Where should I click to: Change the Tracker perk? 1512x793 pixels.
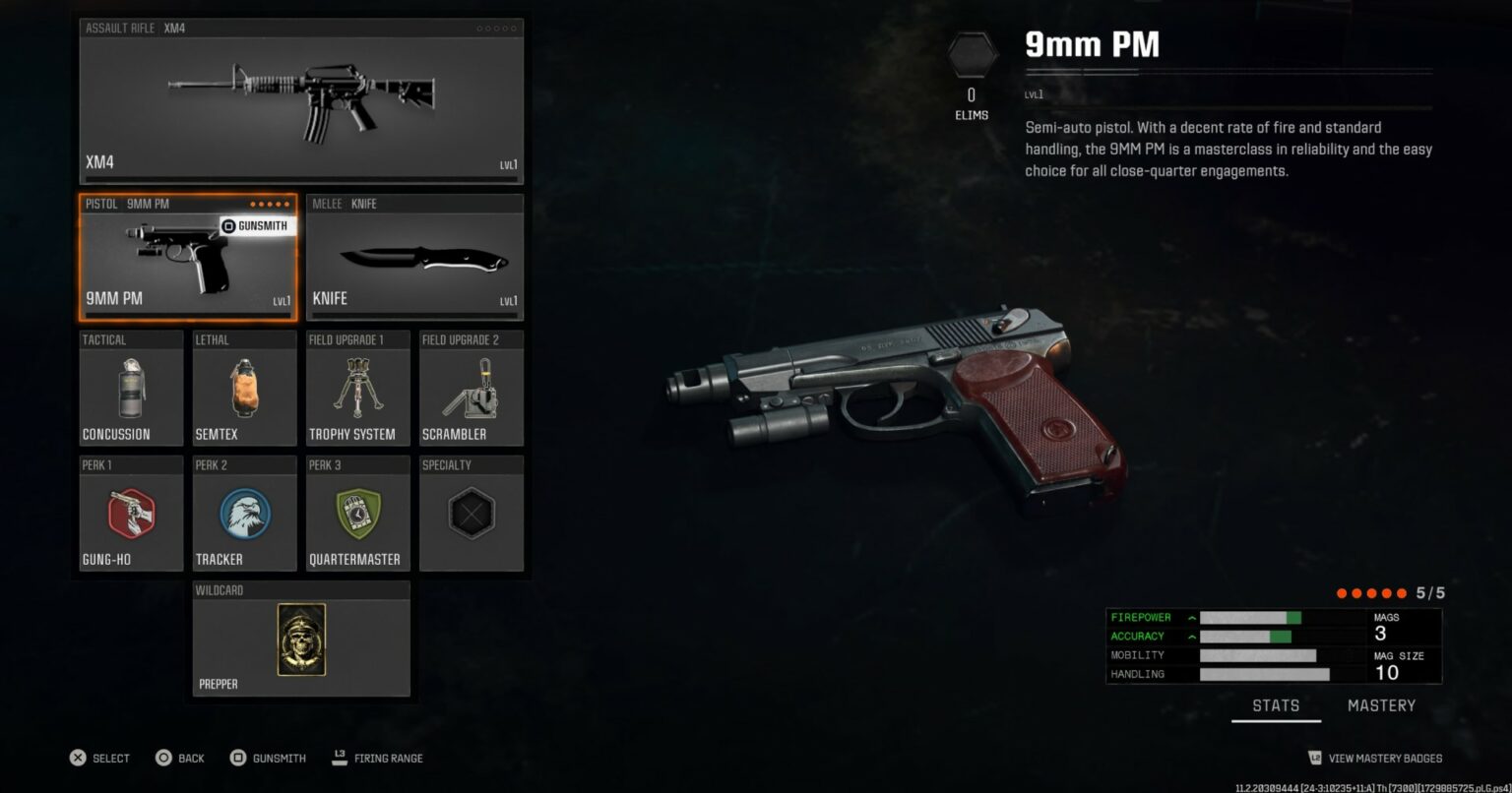click(x=244, y=514)
